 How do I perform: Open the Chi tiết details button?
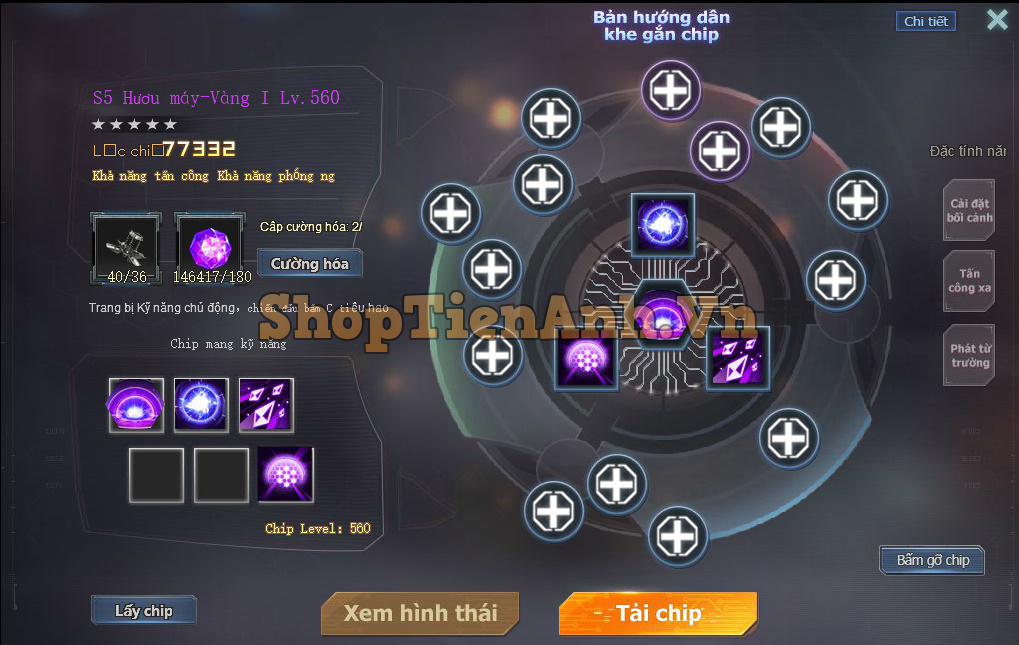coord(925,21)
